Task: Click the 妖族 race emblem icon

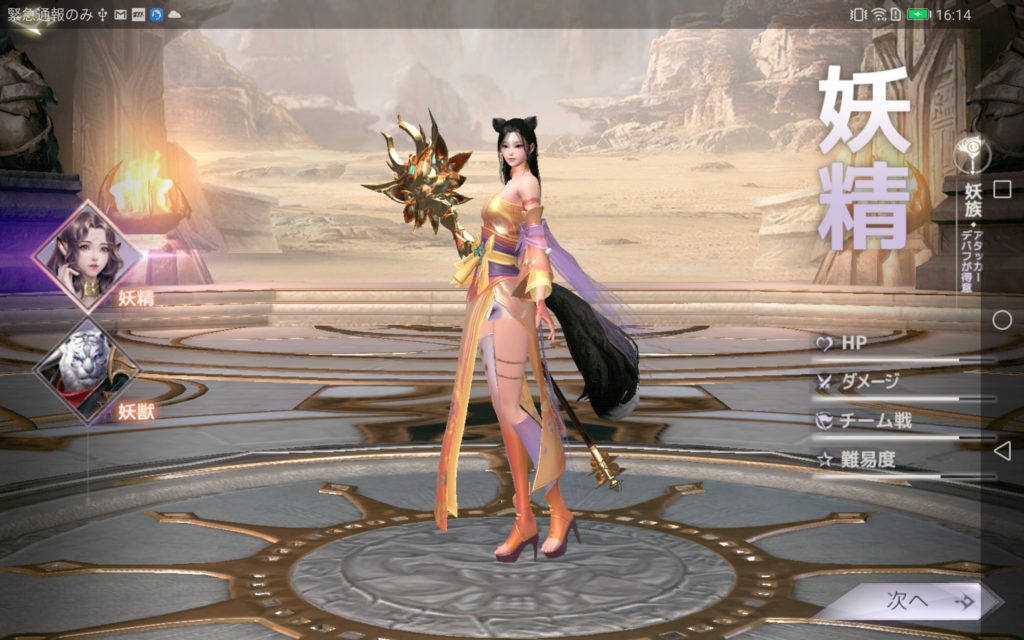Action: tap(973, 153)
